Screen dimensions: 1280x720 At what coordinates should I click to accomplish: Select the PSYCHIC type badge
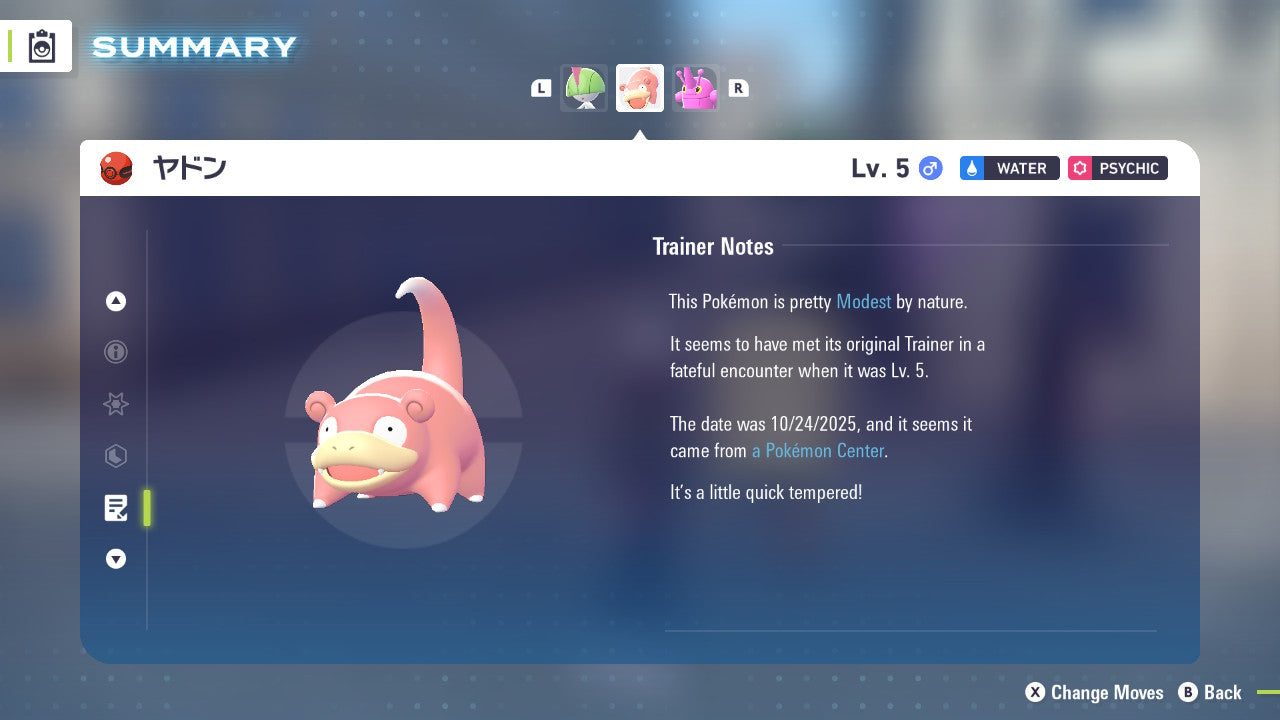[1117, 168]
